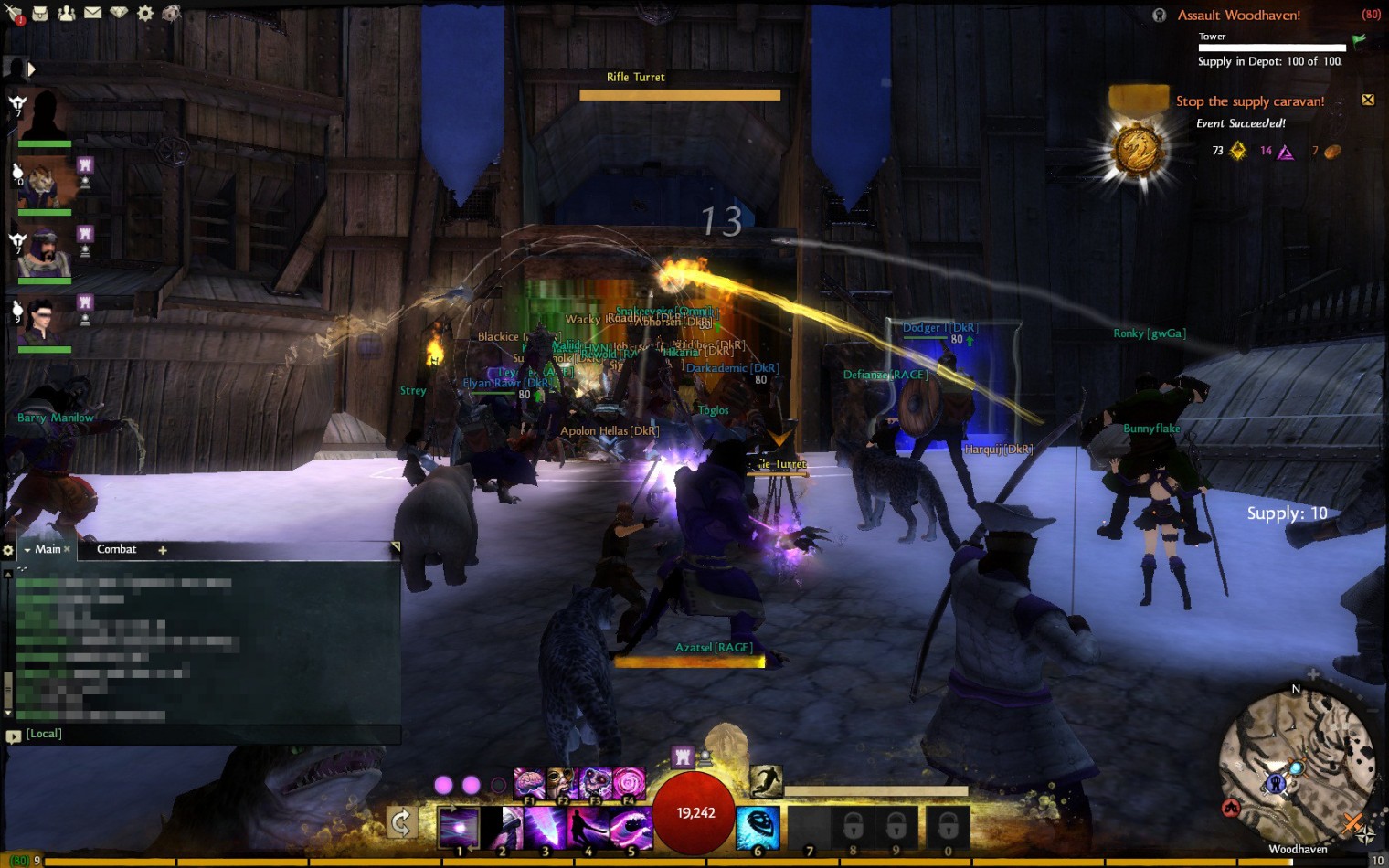Viewport: 1389px width, 868px height.
Task: Open the contacts and guild icon
Action: click(67, 13)
